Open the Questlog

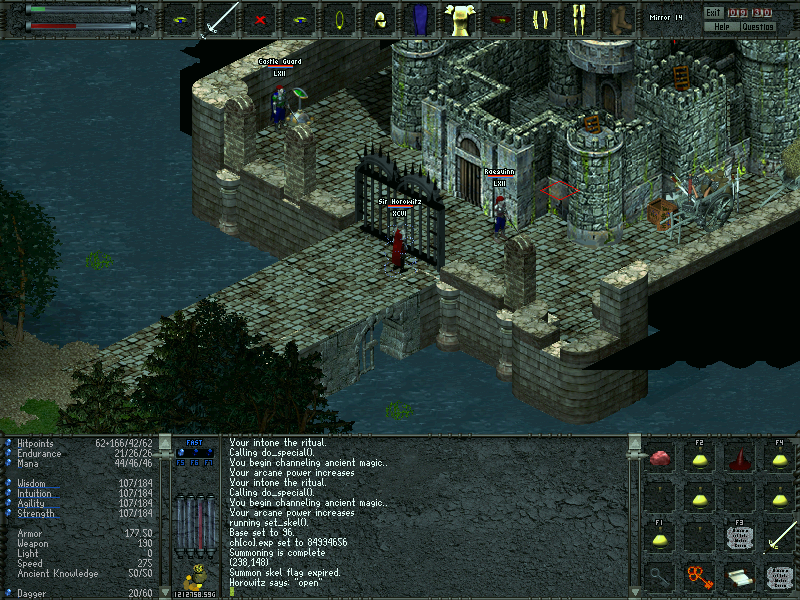point(757,26)
